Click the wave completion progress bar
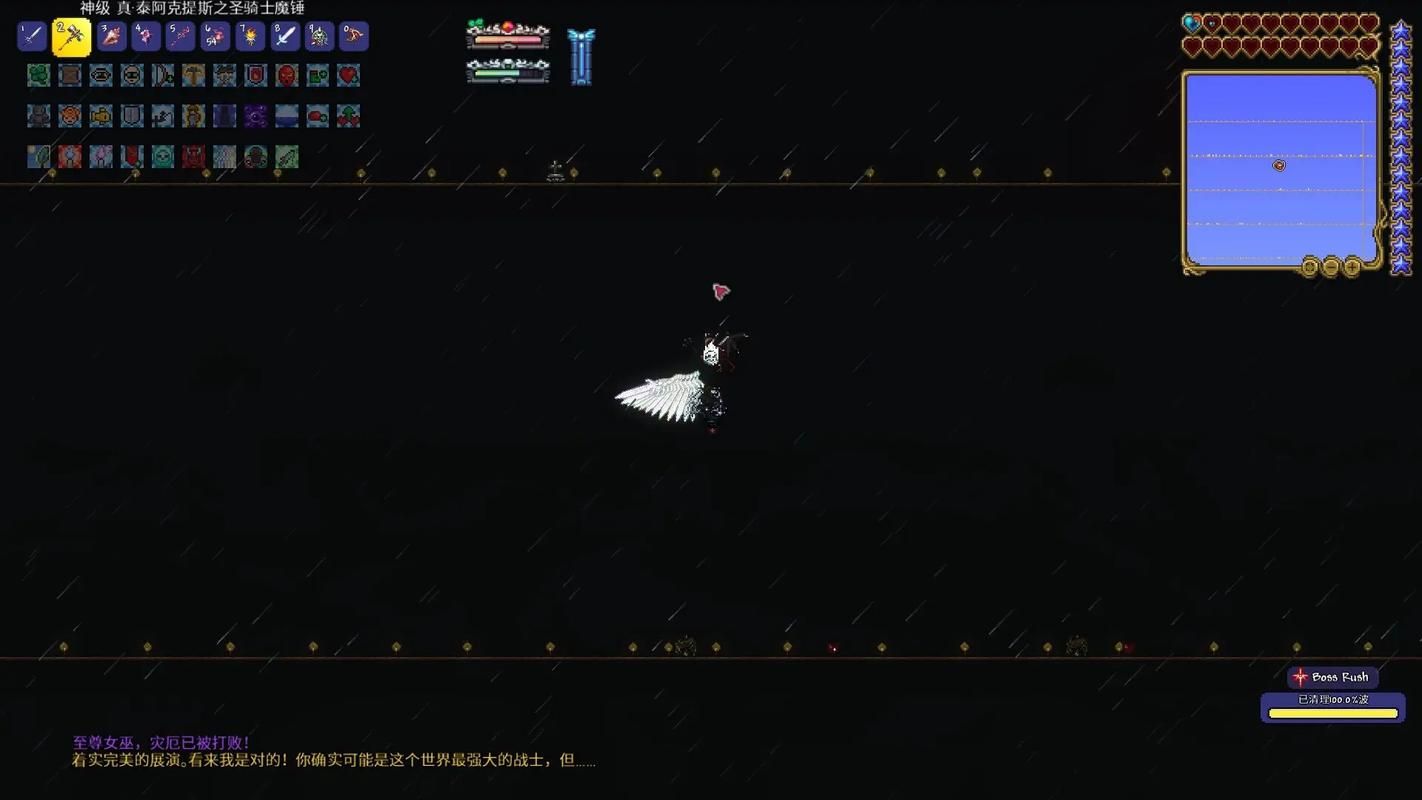 click(1332, 713)
